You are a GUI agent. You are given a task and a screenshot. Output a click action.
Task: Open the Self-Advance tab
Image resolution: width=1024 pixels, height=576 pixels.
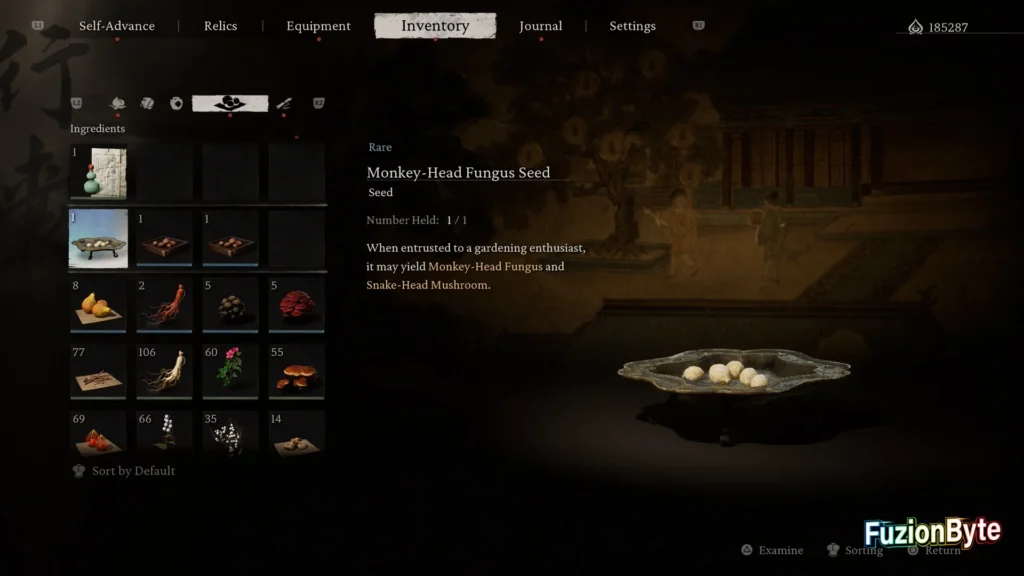click(x=117, y=26)
